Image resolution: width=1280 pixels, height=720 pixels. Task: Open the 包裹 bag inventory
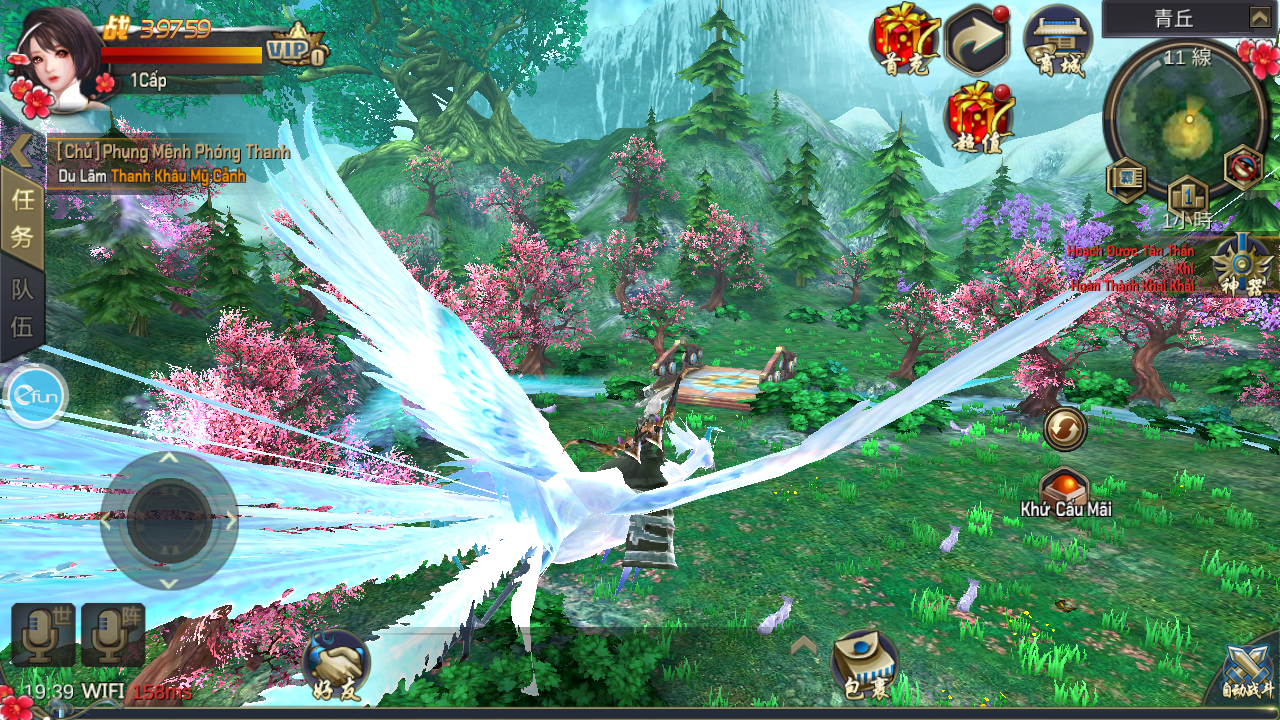coord(863,663)
